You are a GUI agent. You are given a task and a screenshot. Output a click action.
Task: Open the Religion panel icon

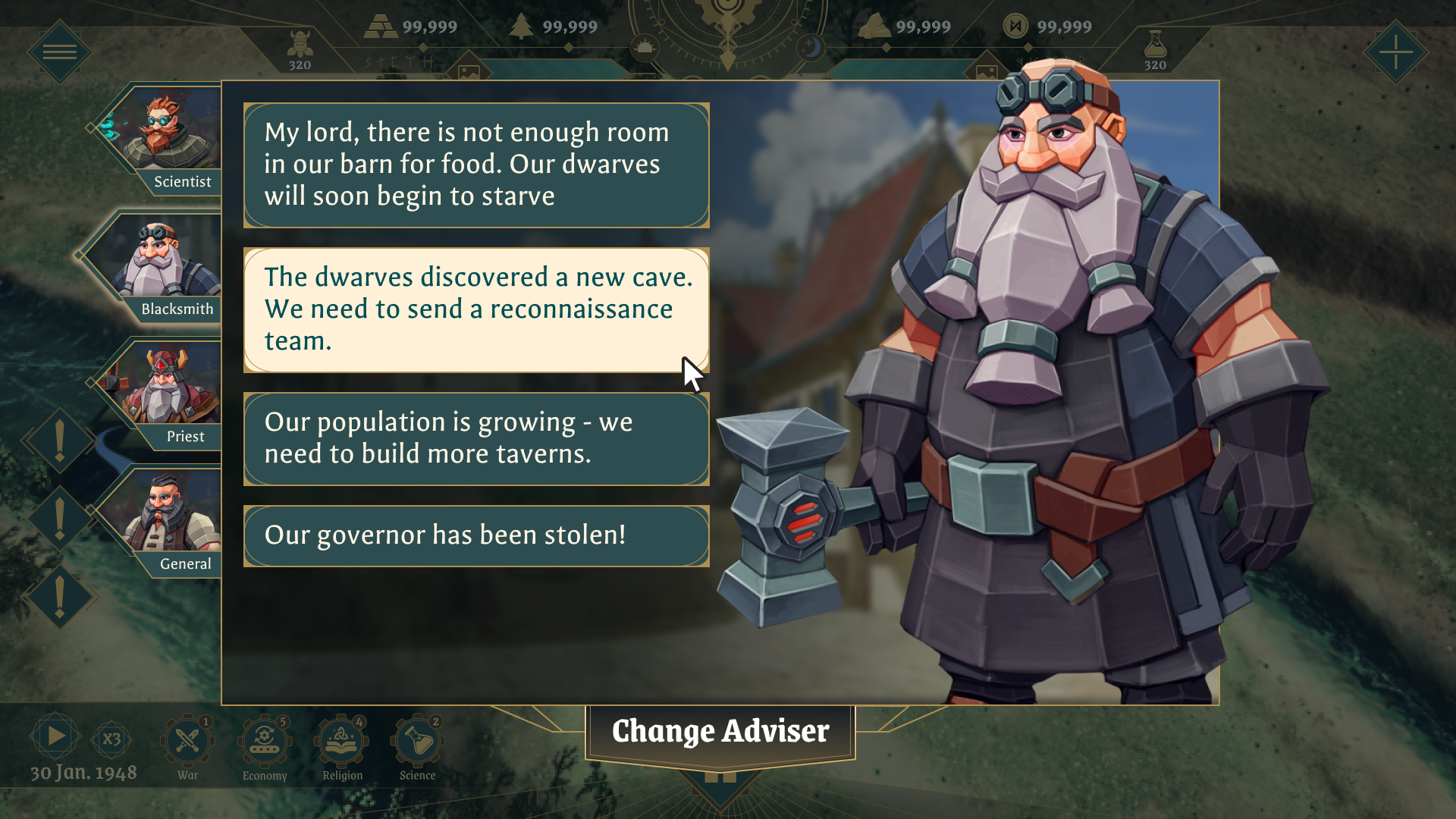click(x=341, y=737)
